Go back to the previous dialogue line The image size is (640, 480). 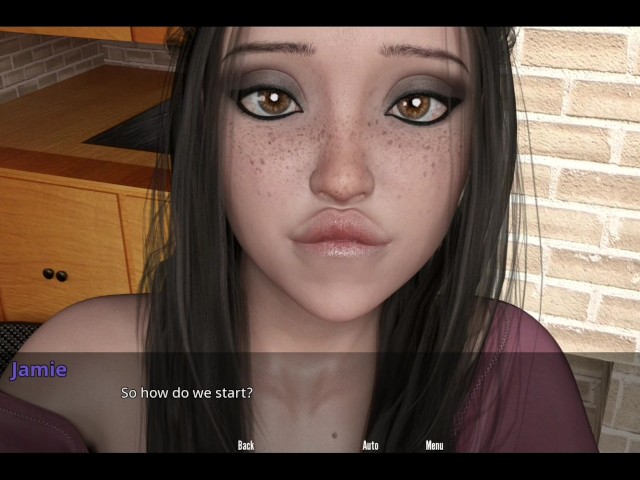pos(246,445)
